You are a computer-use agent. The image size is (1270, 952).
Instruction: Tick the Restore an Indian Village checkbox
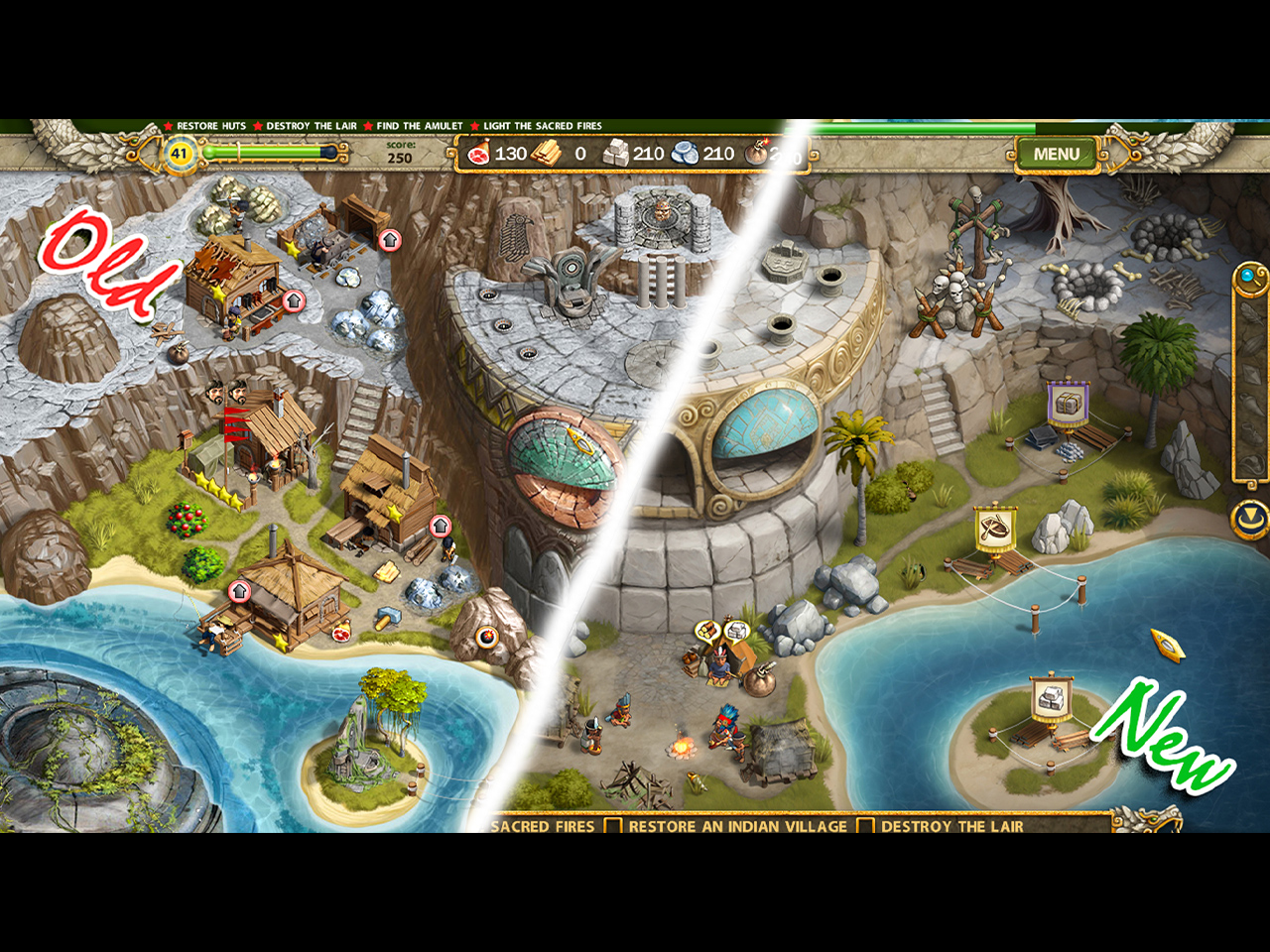pyautogui.click(x=613, y=825)
